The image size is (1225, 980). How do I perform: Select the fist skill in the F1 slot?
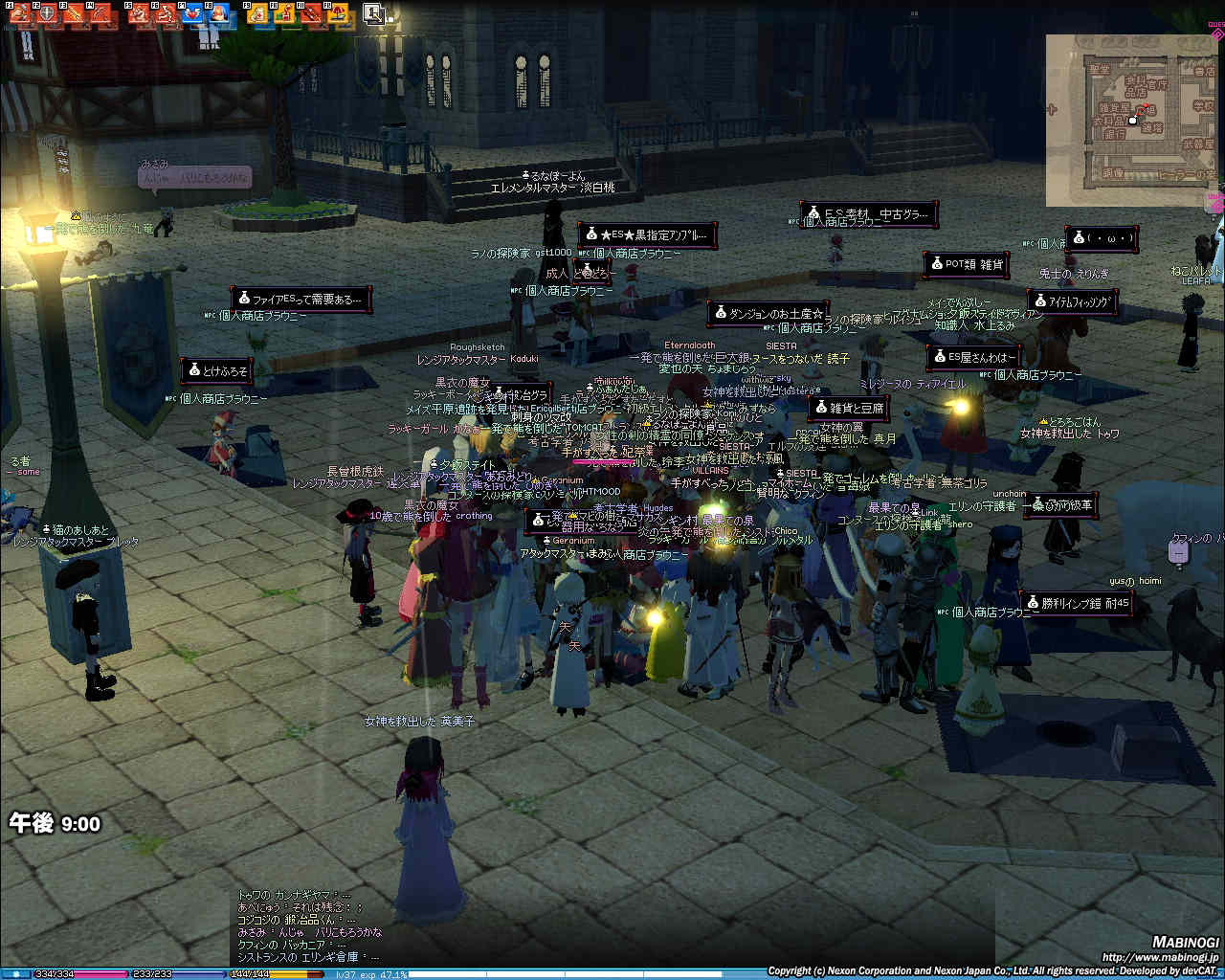coord(20,13)
